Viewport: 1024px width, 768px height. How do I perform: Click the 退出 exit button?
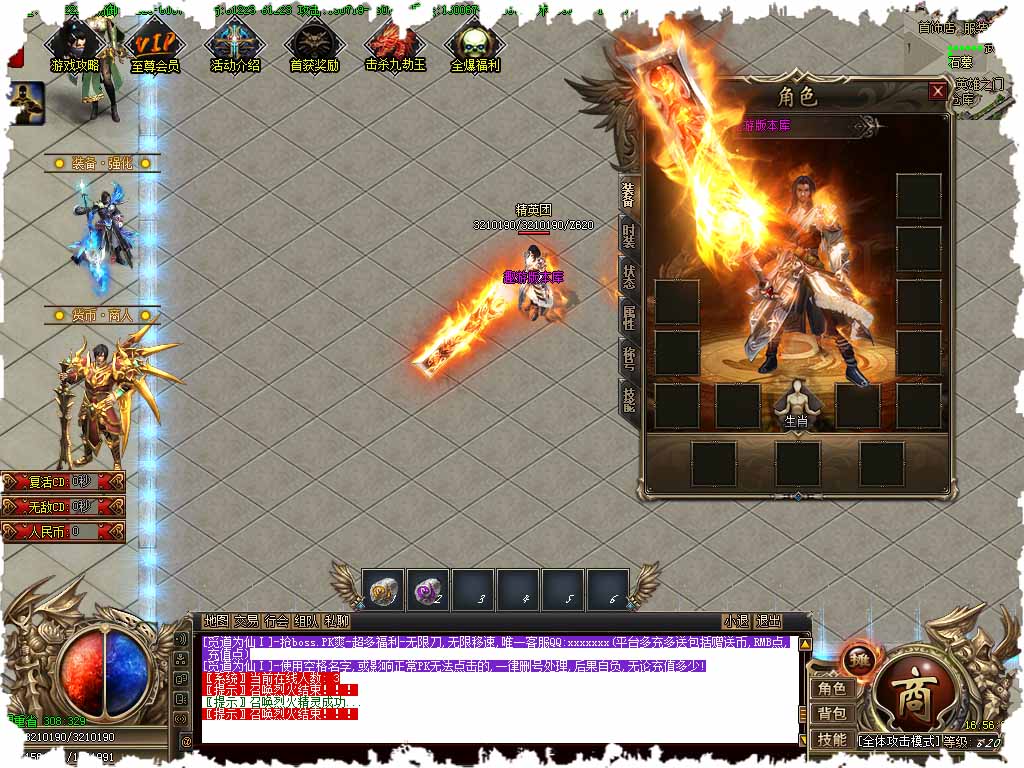768,621
